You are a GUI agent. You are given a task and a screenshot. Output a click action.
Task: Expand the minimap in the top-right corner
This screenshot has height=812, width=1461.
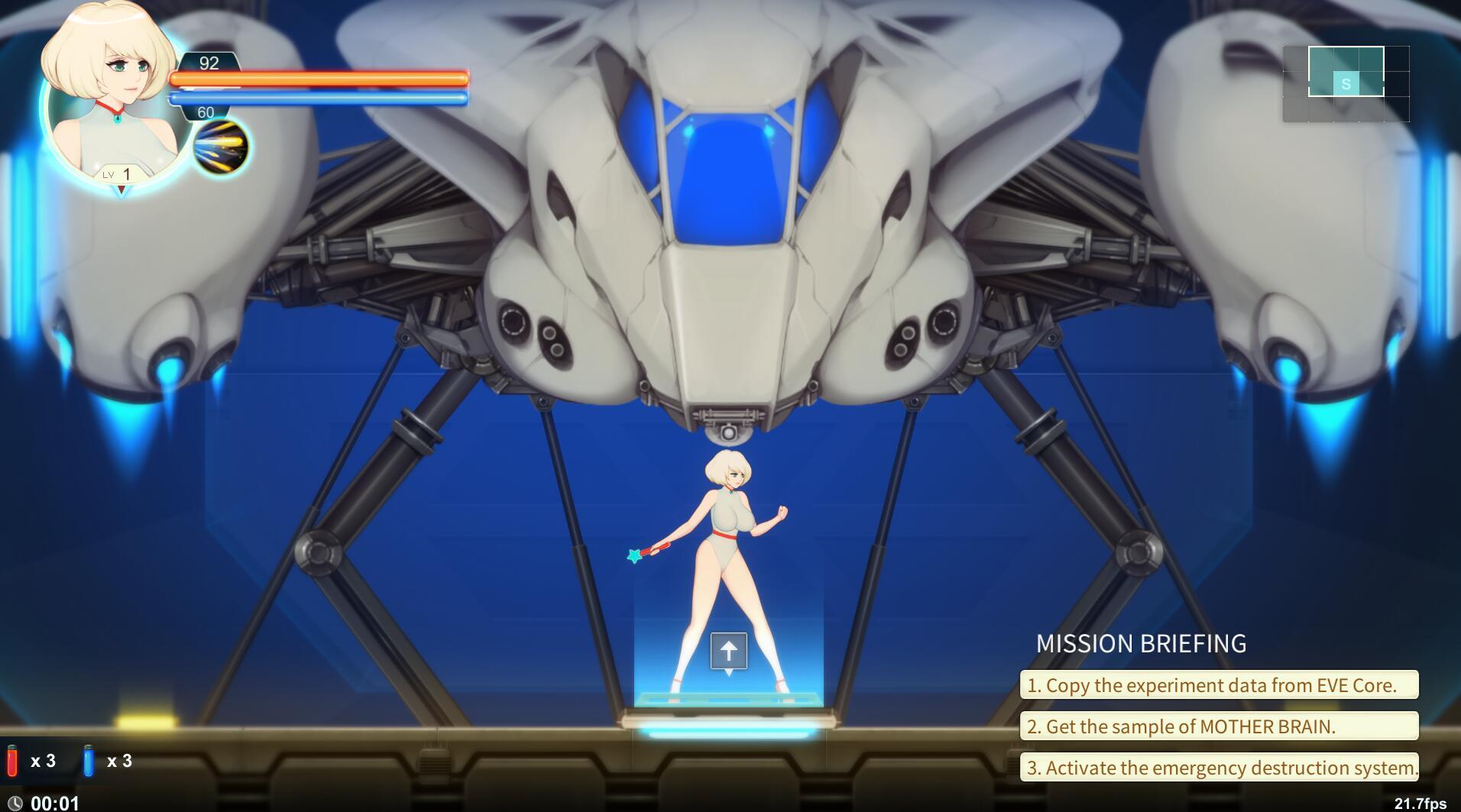pyautogui.click(x=1347, y=86)
